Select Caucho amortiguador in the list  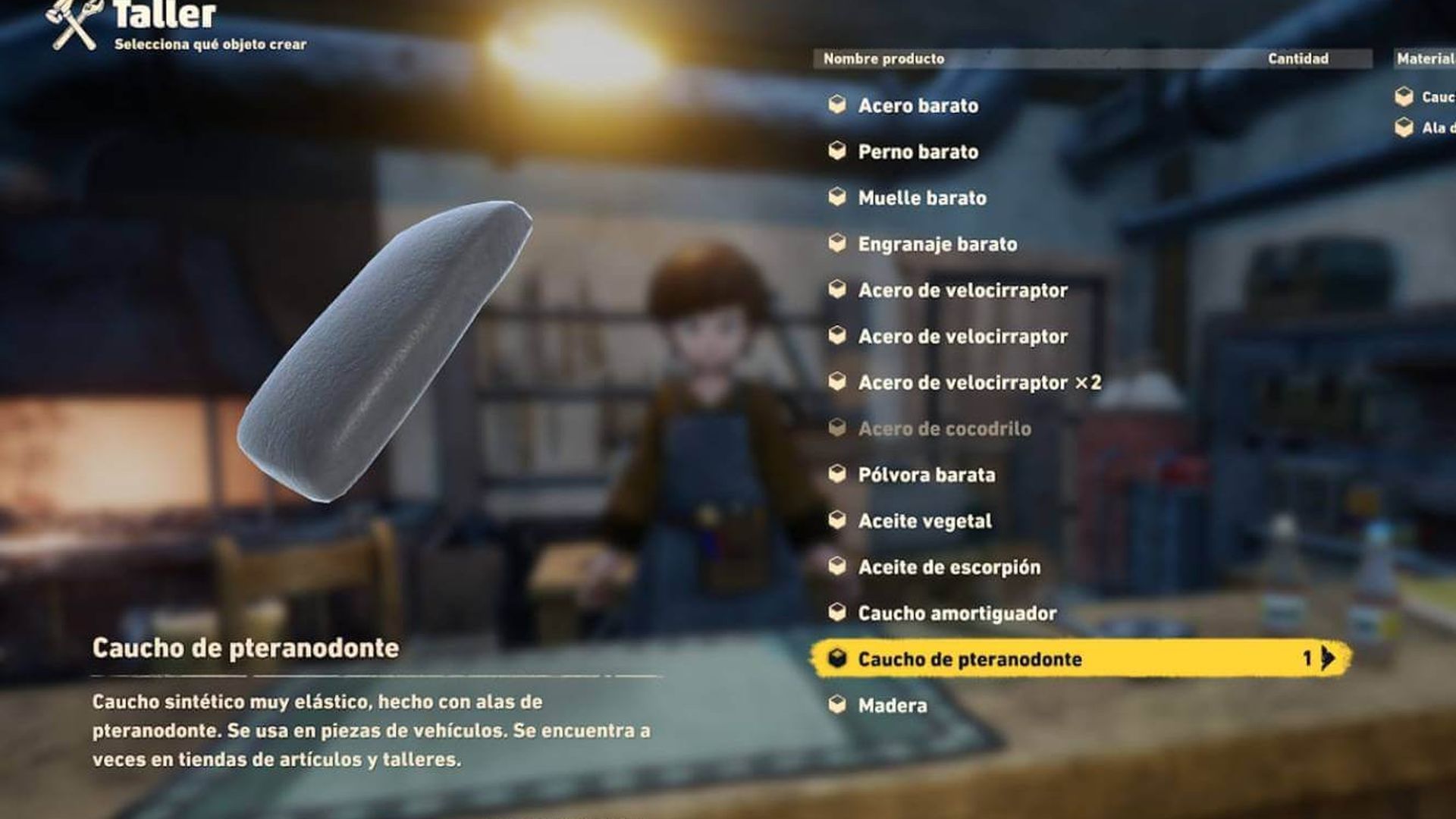(957, 613)
